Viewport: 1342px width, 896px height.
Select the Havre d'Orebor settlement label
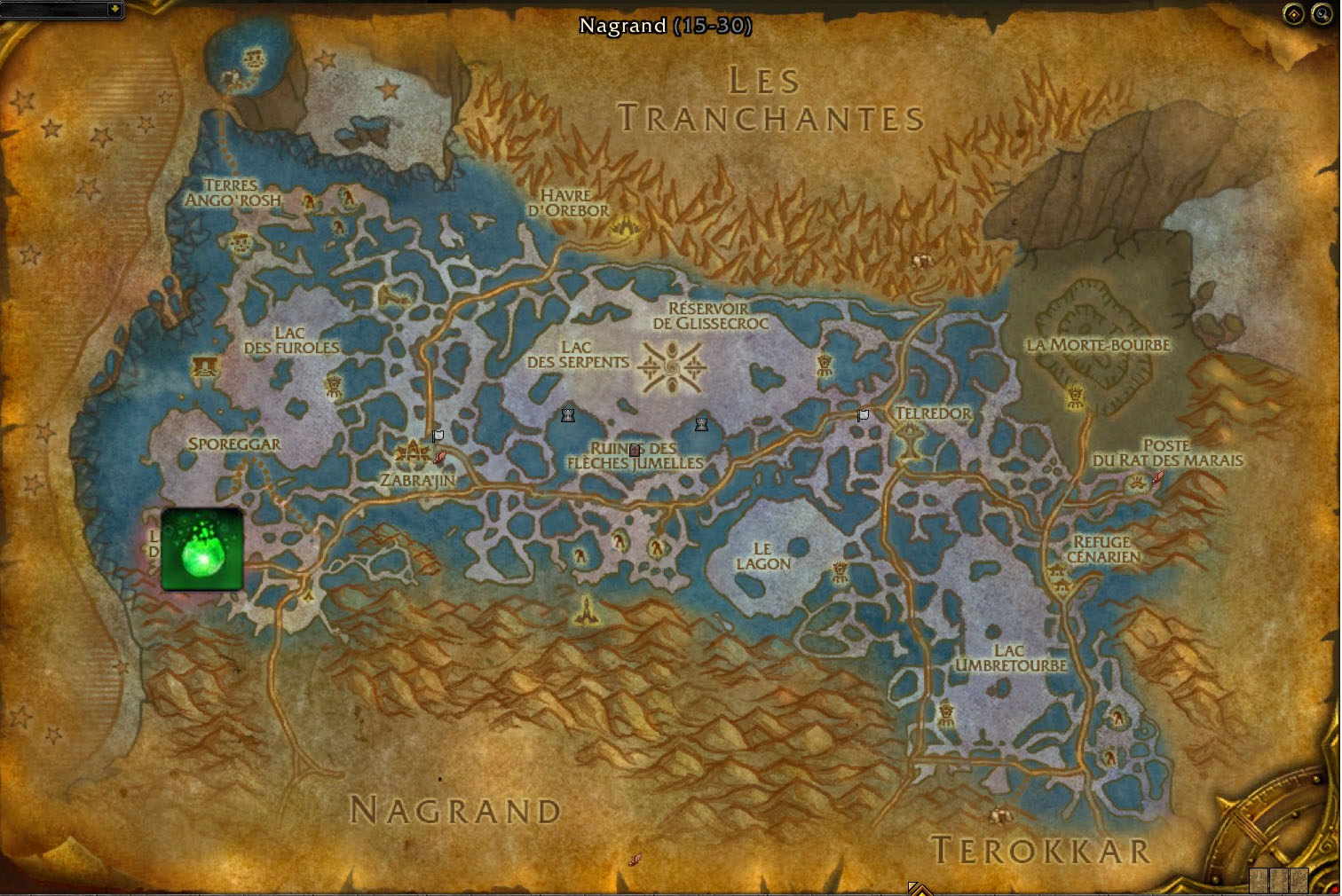point(570,202)
